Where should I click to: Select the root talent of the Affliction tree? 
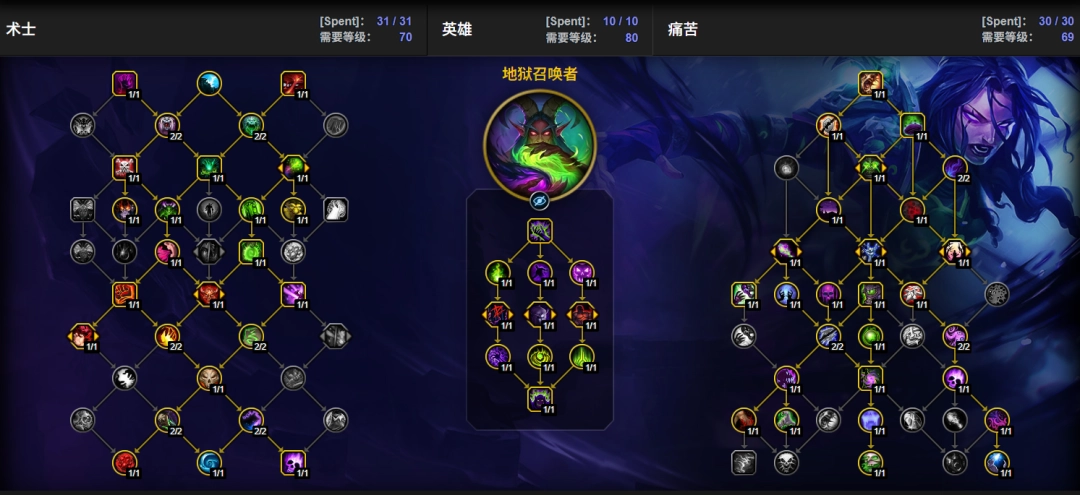pos(870,83)
